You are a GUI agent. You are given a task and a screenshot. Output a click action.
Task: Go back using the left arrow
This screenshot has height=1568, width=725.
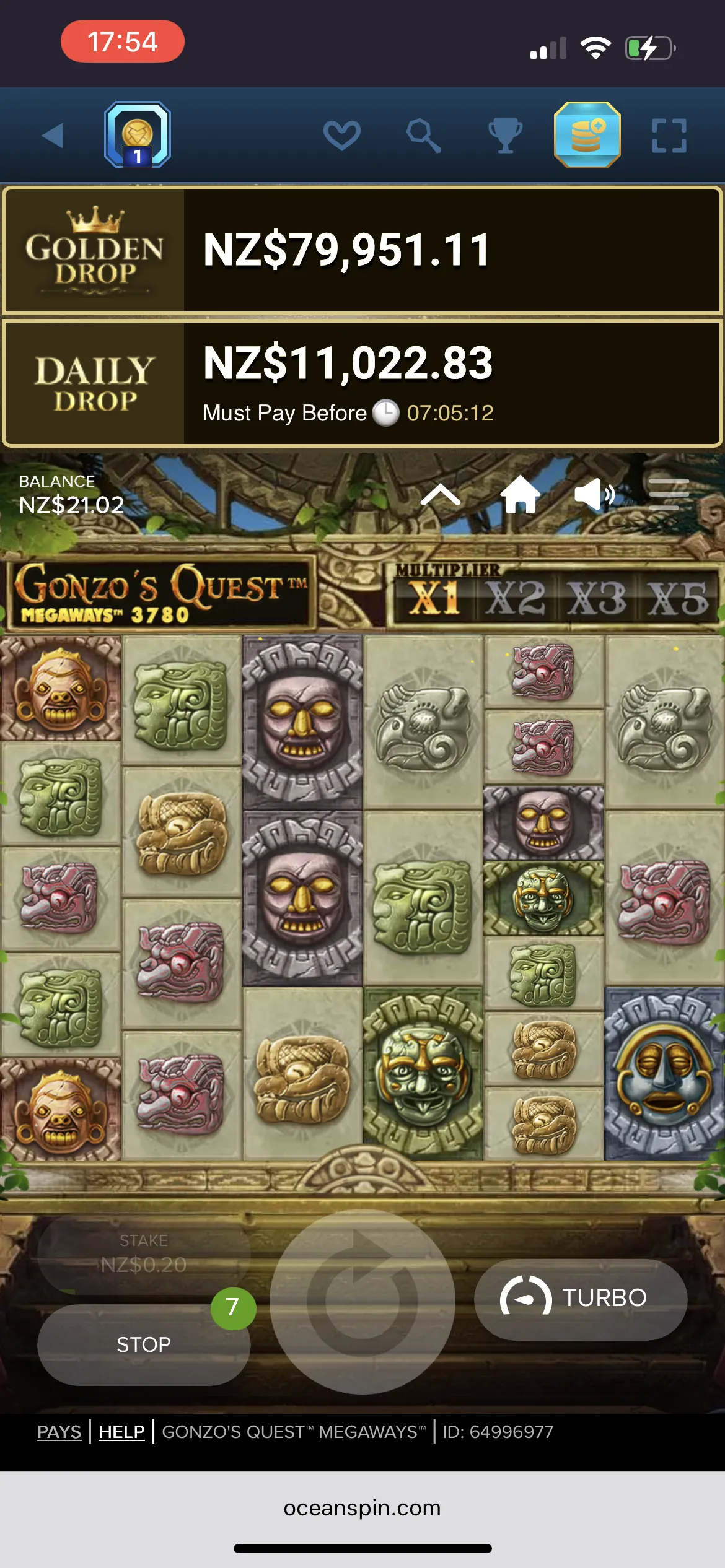tap(53, 136)
